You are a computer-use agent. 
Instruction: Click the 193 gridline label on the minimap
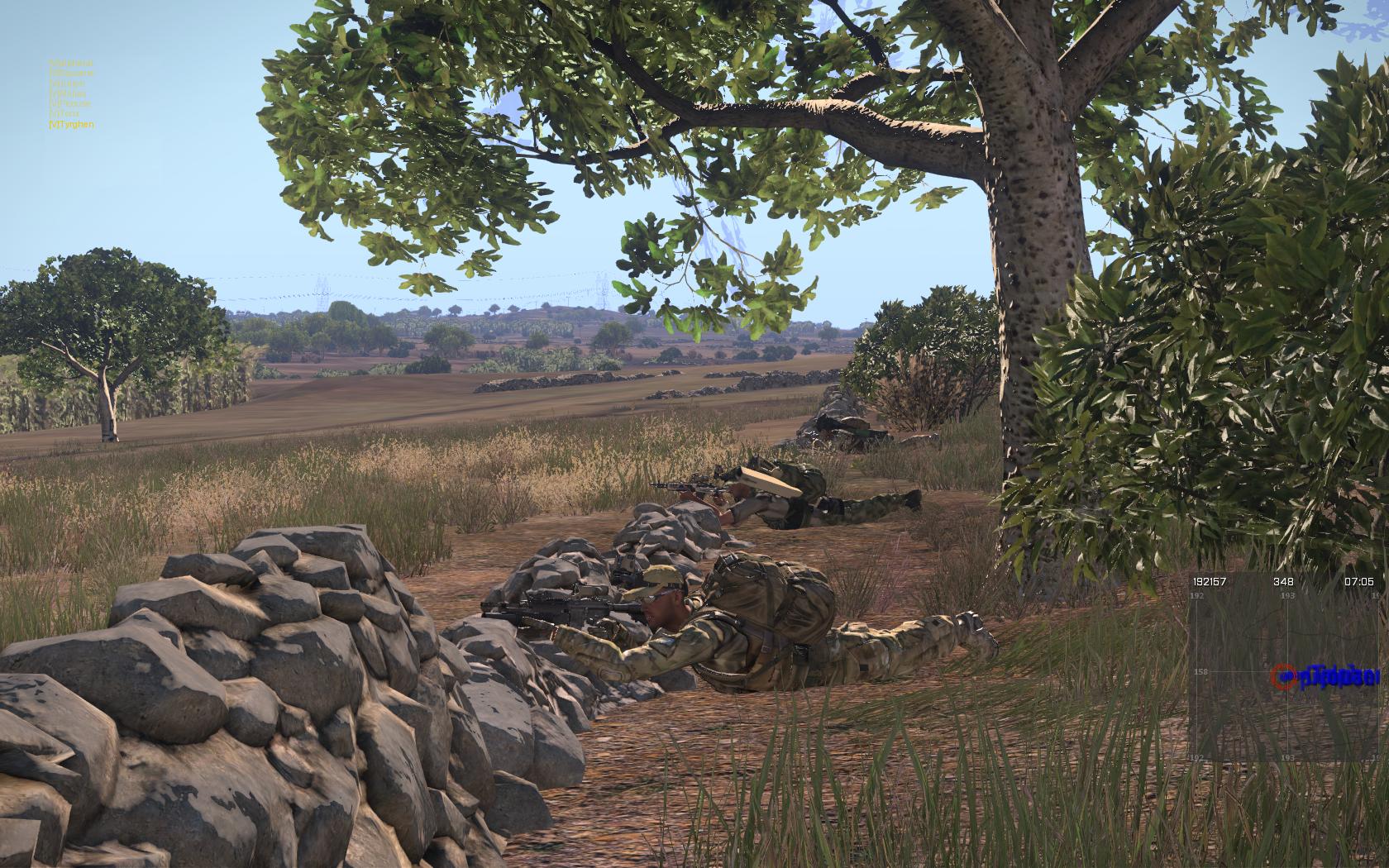click(1288, 595)
